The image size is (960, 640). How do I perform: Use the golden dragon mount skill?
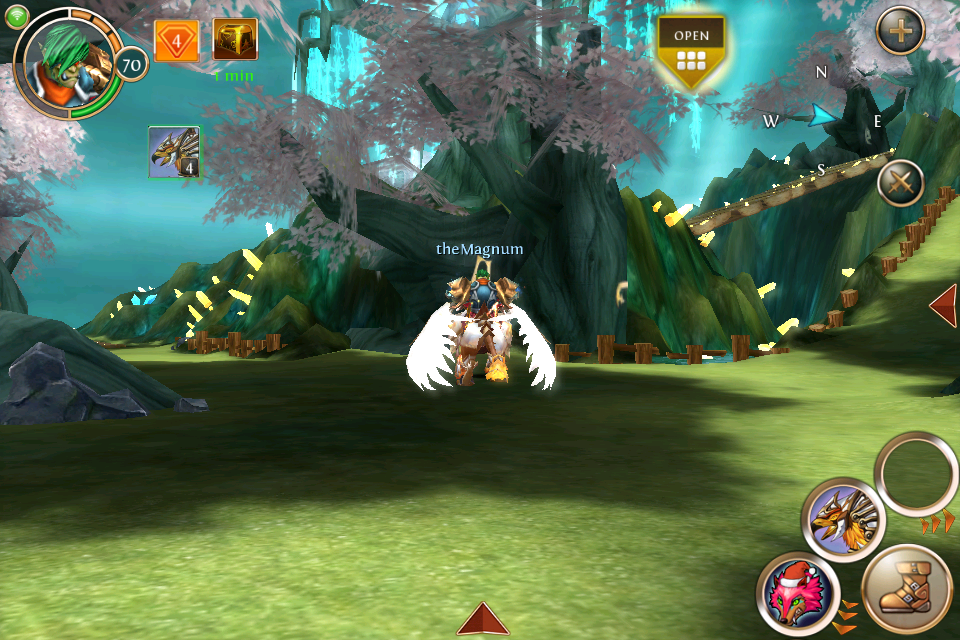pyautogui.click(x=843, y=520)
